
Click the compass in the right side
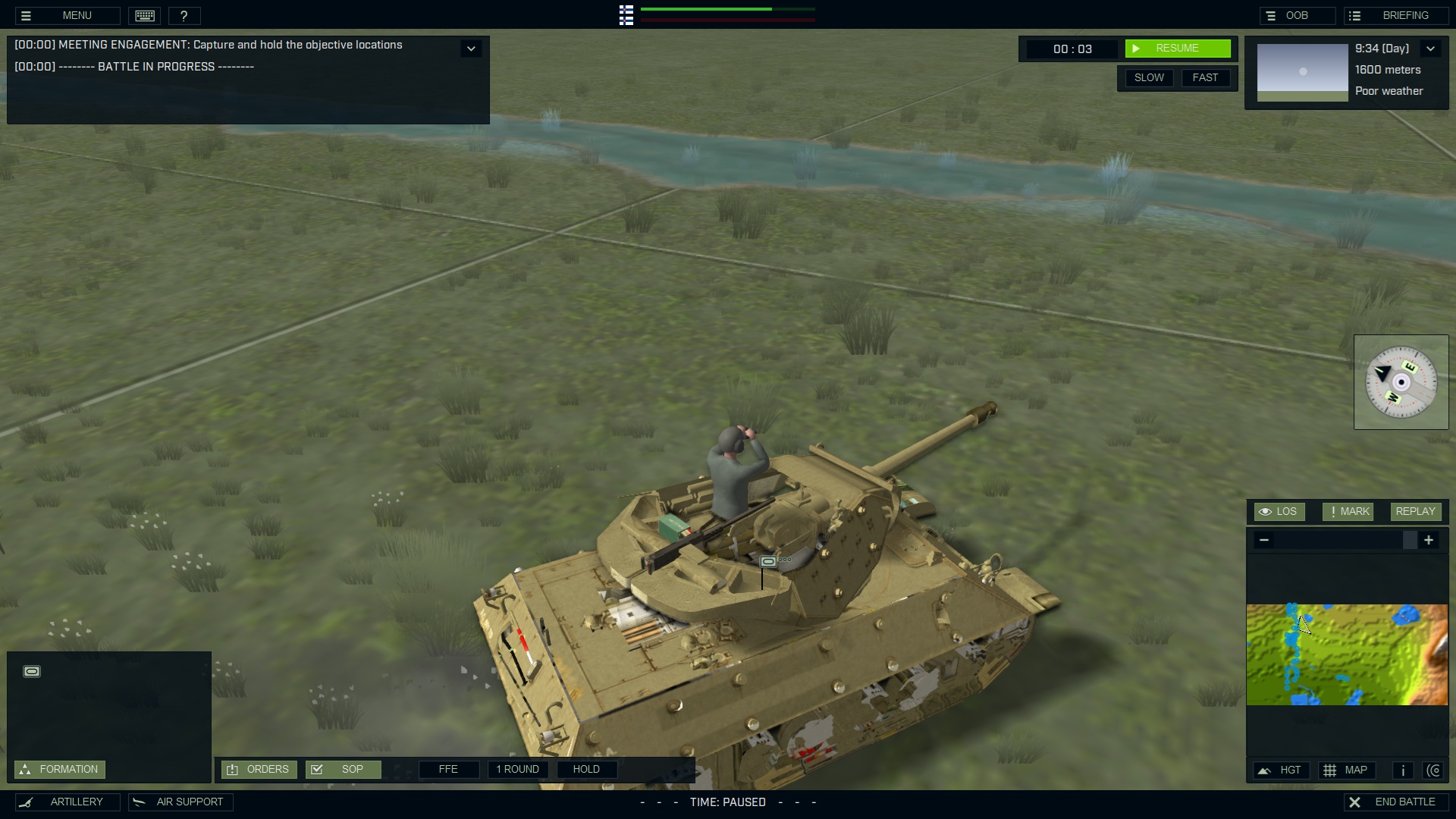pos(1401,382)
